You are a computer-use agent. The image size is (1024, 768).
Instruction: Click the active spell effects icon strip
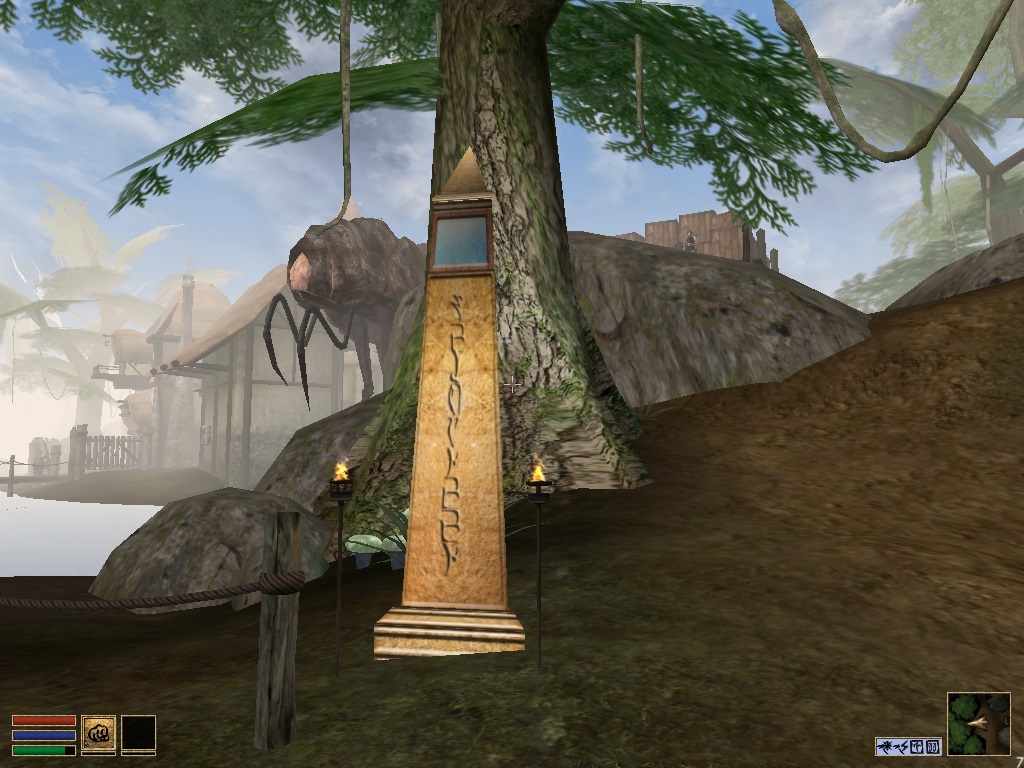[908, 746]
